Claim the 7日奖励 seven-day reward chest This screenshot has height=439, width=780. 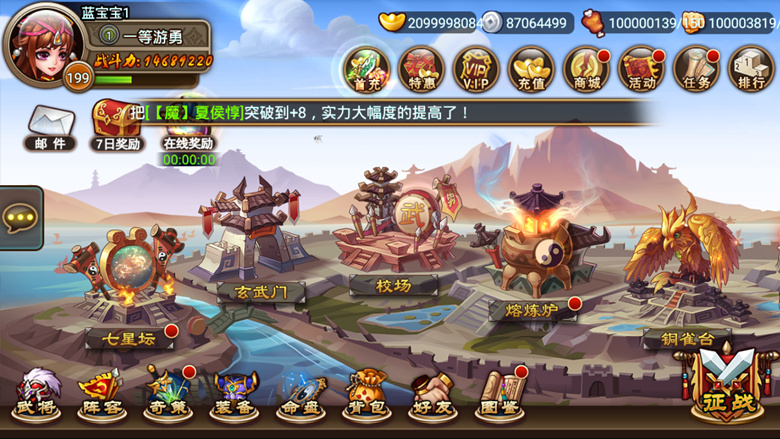(117, 124)
